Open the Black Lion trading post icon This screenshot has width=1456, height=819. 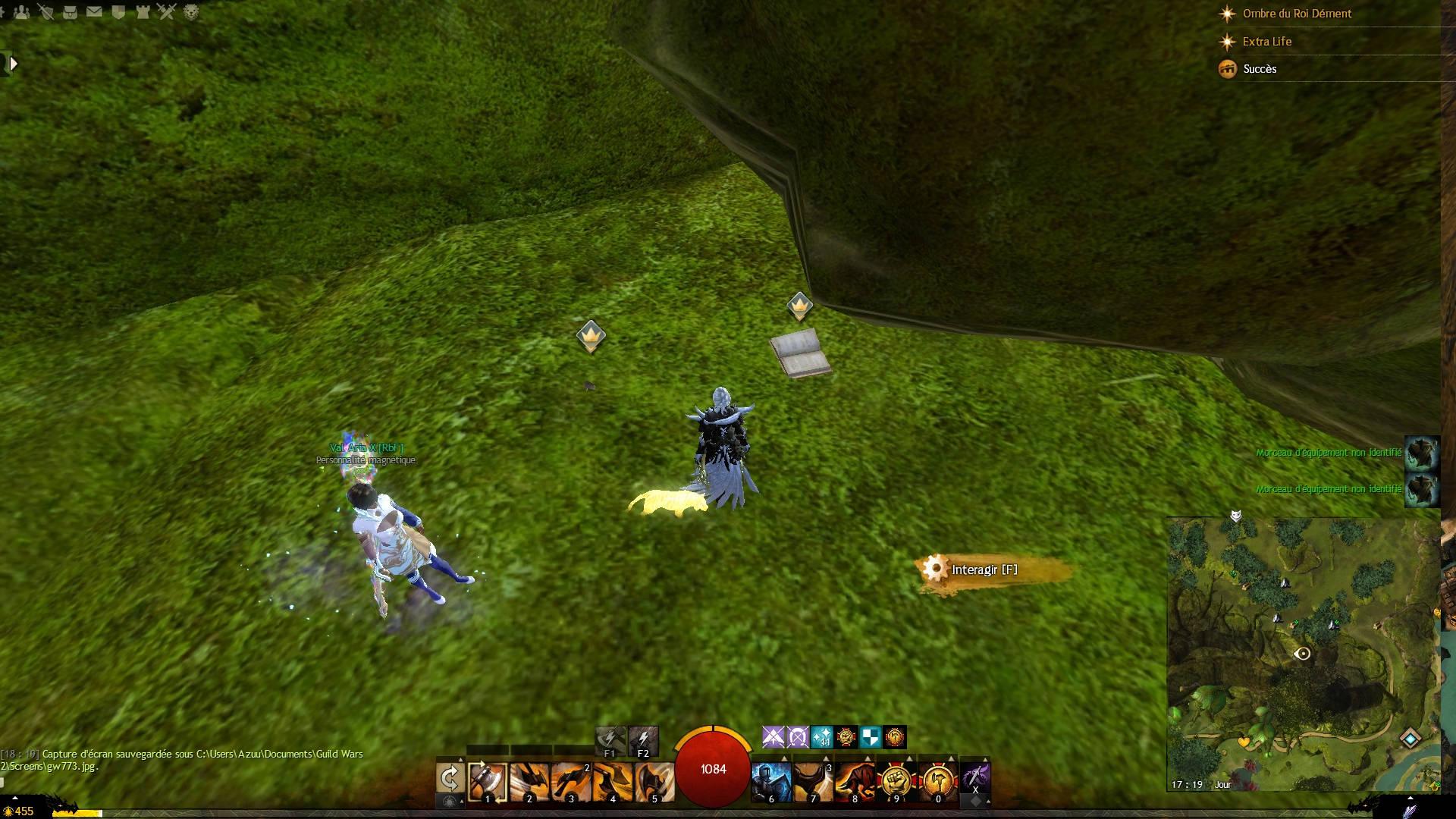[191, 11]
